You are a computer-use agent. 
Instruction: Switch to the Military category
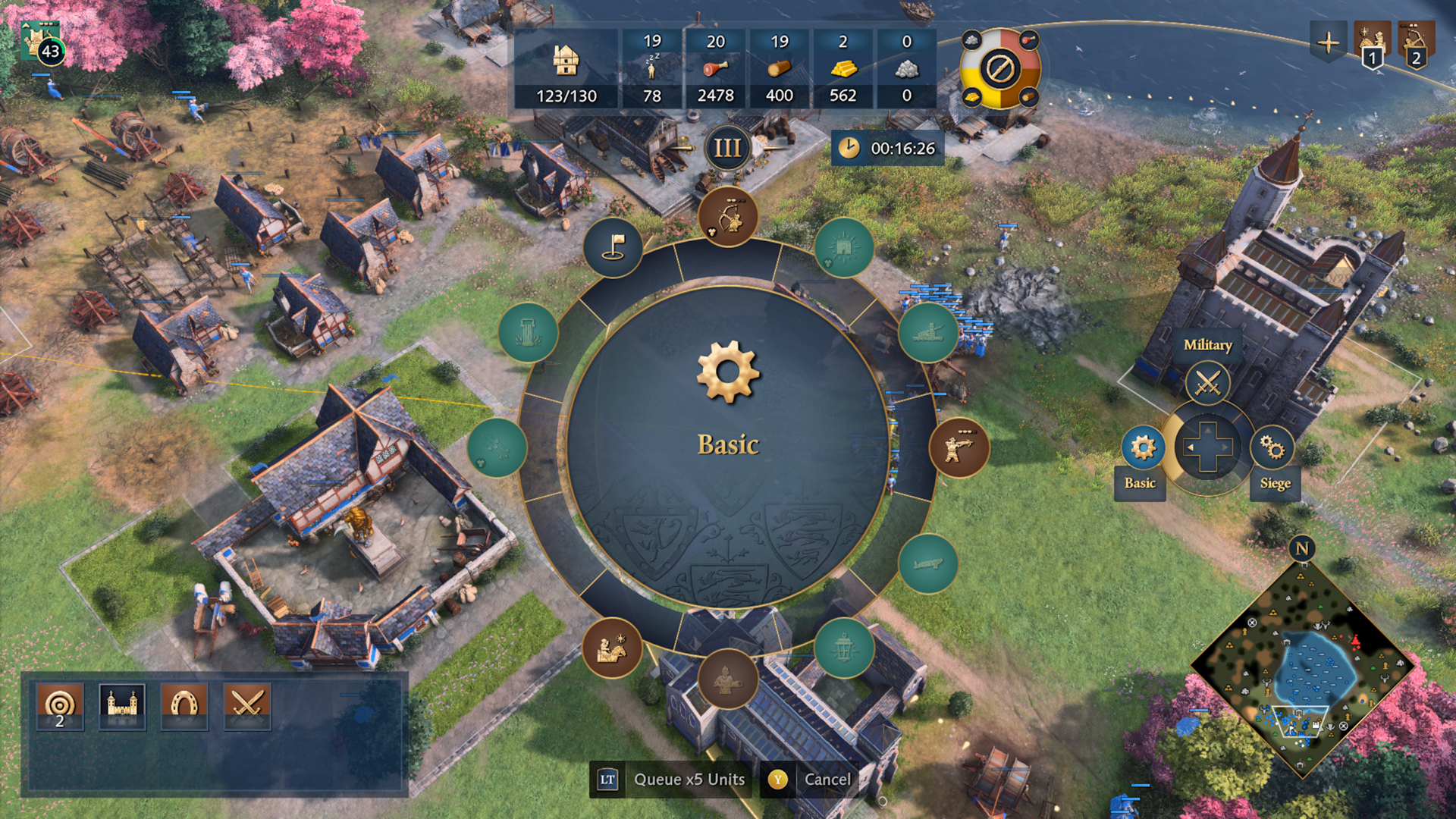pyautogui.click(x=1207, y=381)
